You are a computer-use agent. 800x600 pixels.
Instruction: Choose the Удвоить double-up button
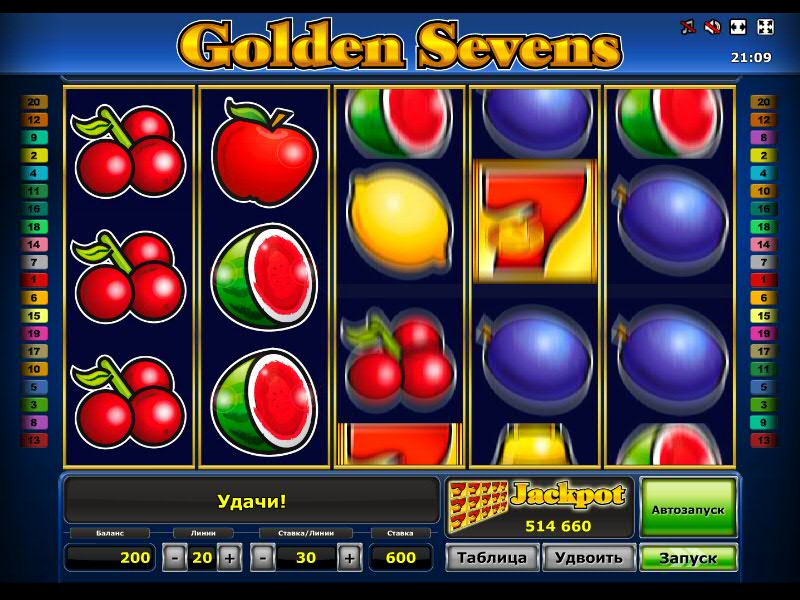[589, 558]
